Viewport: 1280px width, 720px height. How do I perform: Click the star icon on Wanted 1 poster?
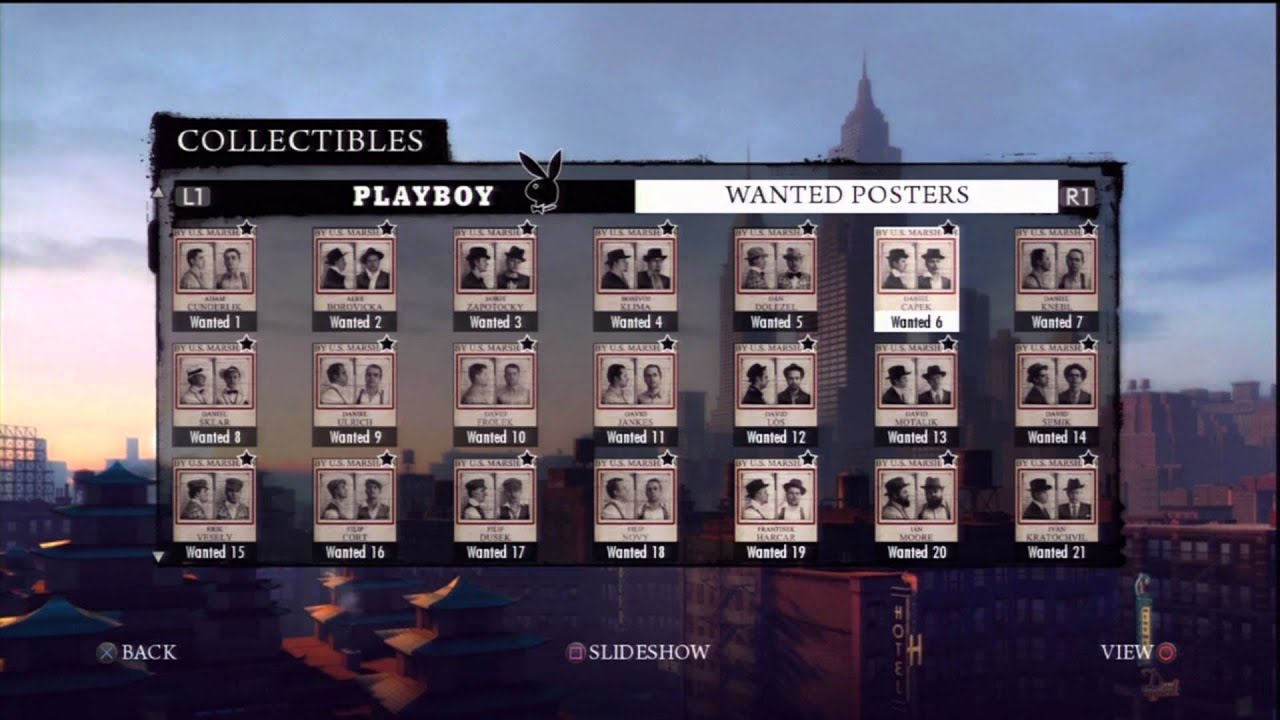click(245, 230)
